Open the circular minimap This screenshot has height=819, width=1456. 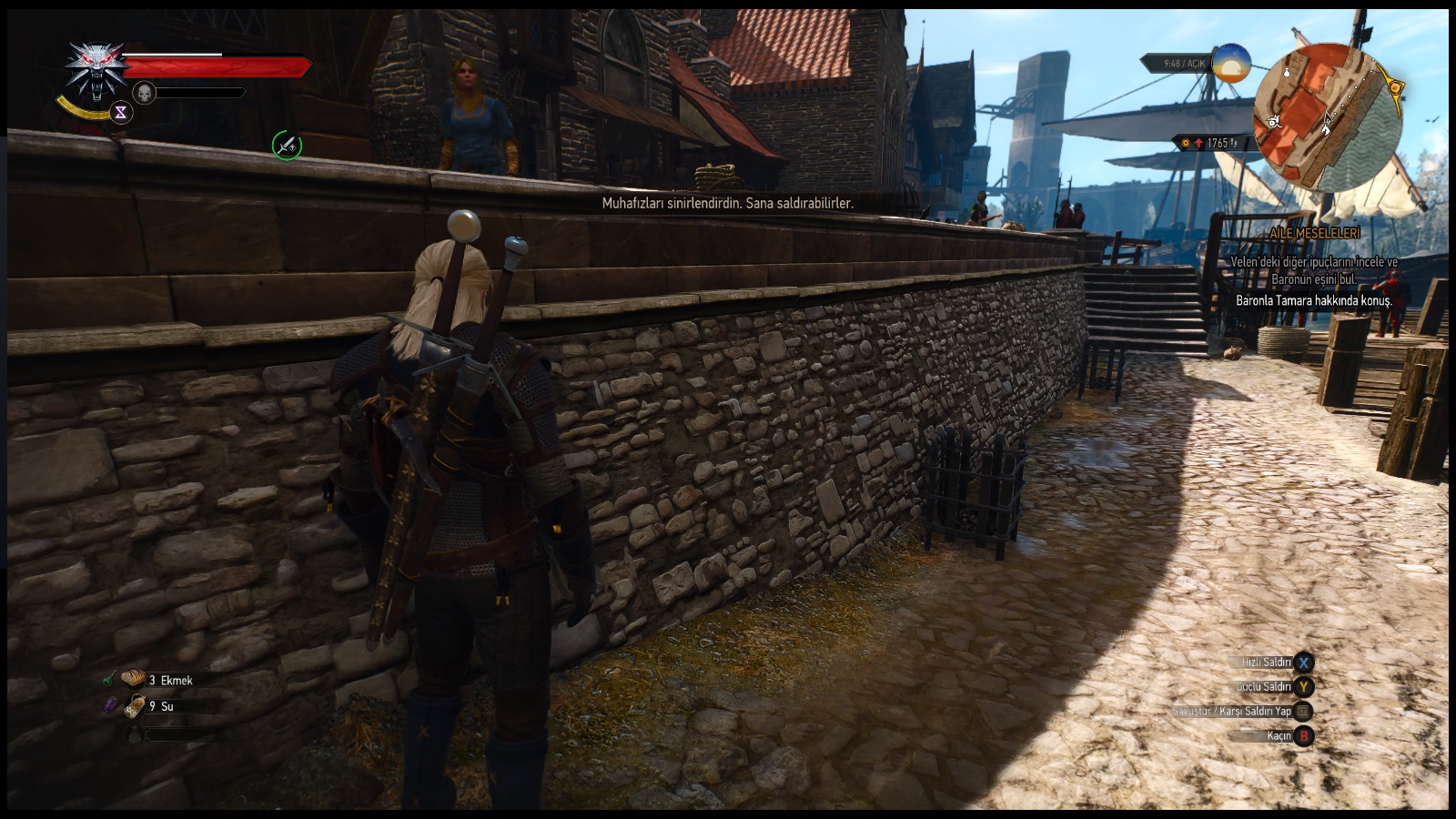(1328, 117)
